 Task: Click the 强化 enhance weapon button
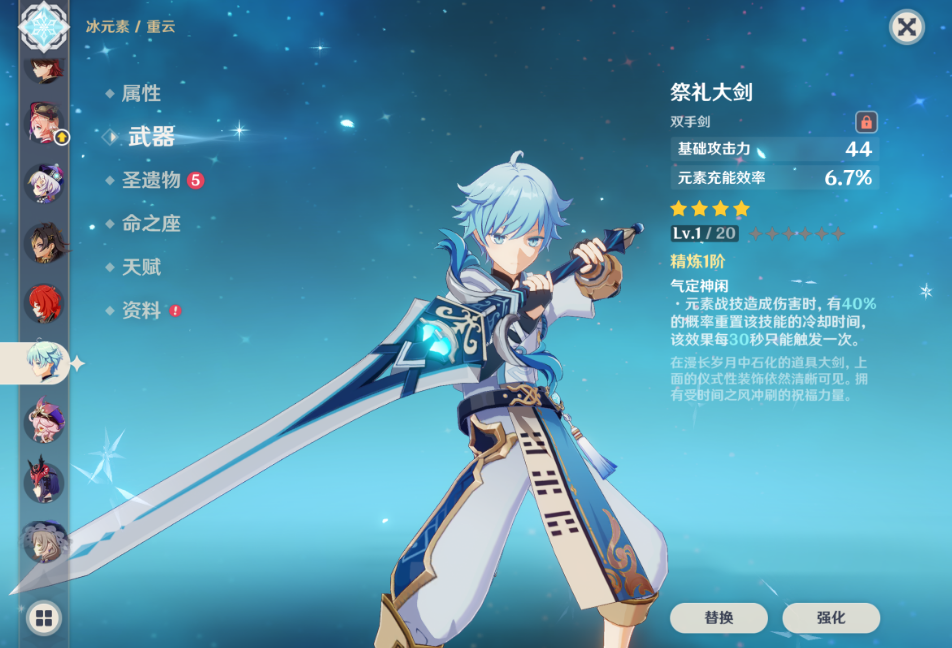[x=830, y=618]
